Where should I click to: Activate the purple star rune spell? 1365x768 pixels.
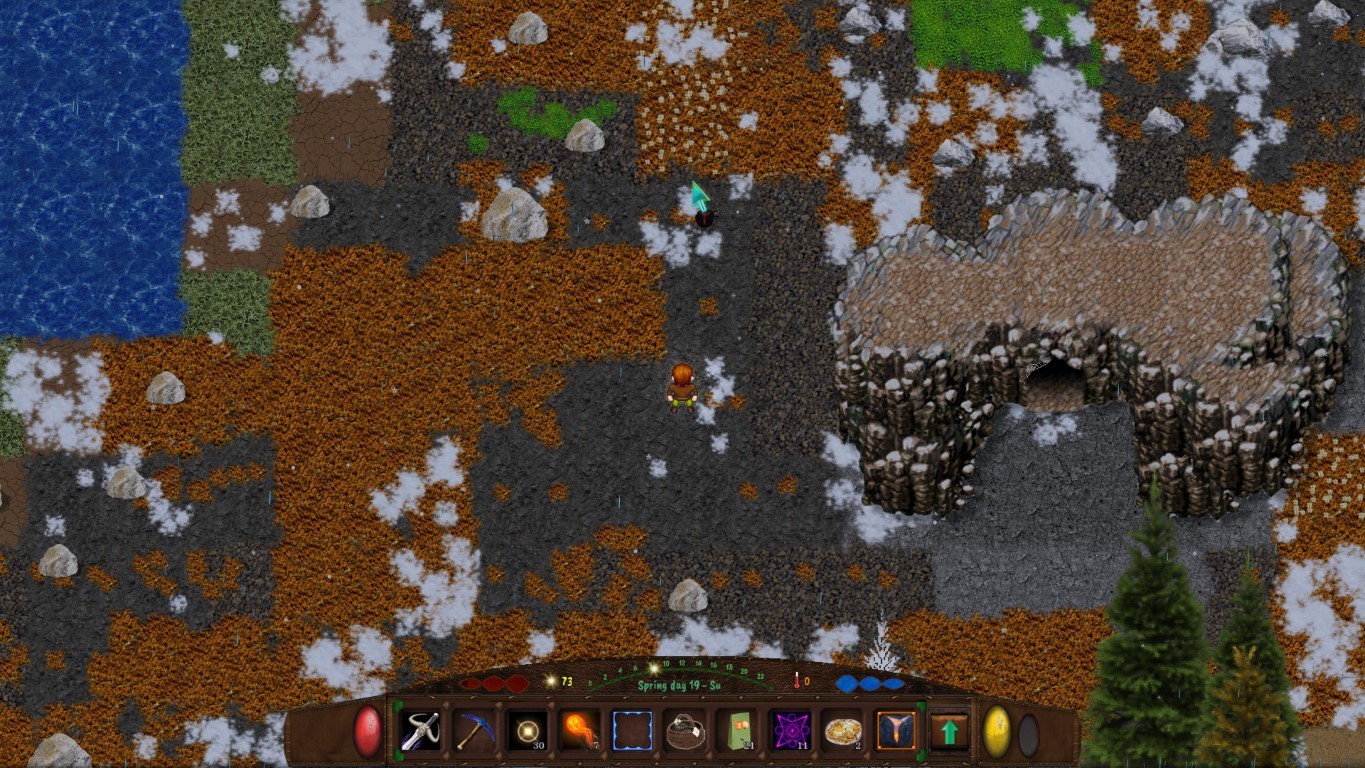coord(791,731)
